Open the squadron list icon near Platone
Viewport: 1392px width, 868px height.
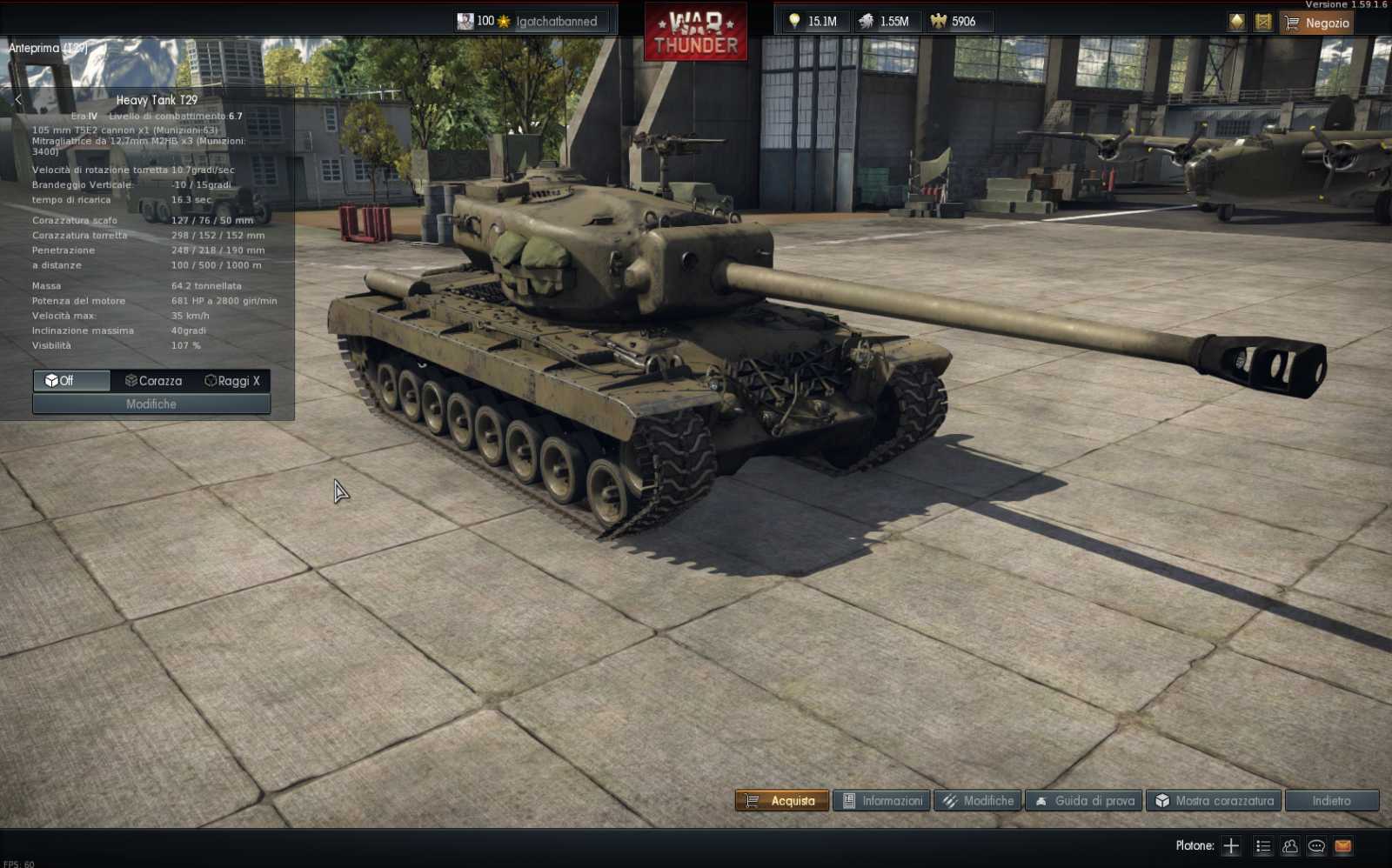(1261, 845)
